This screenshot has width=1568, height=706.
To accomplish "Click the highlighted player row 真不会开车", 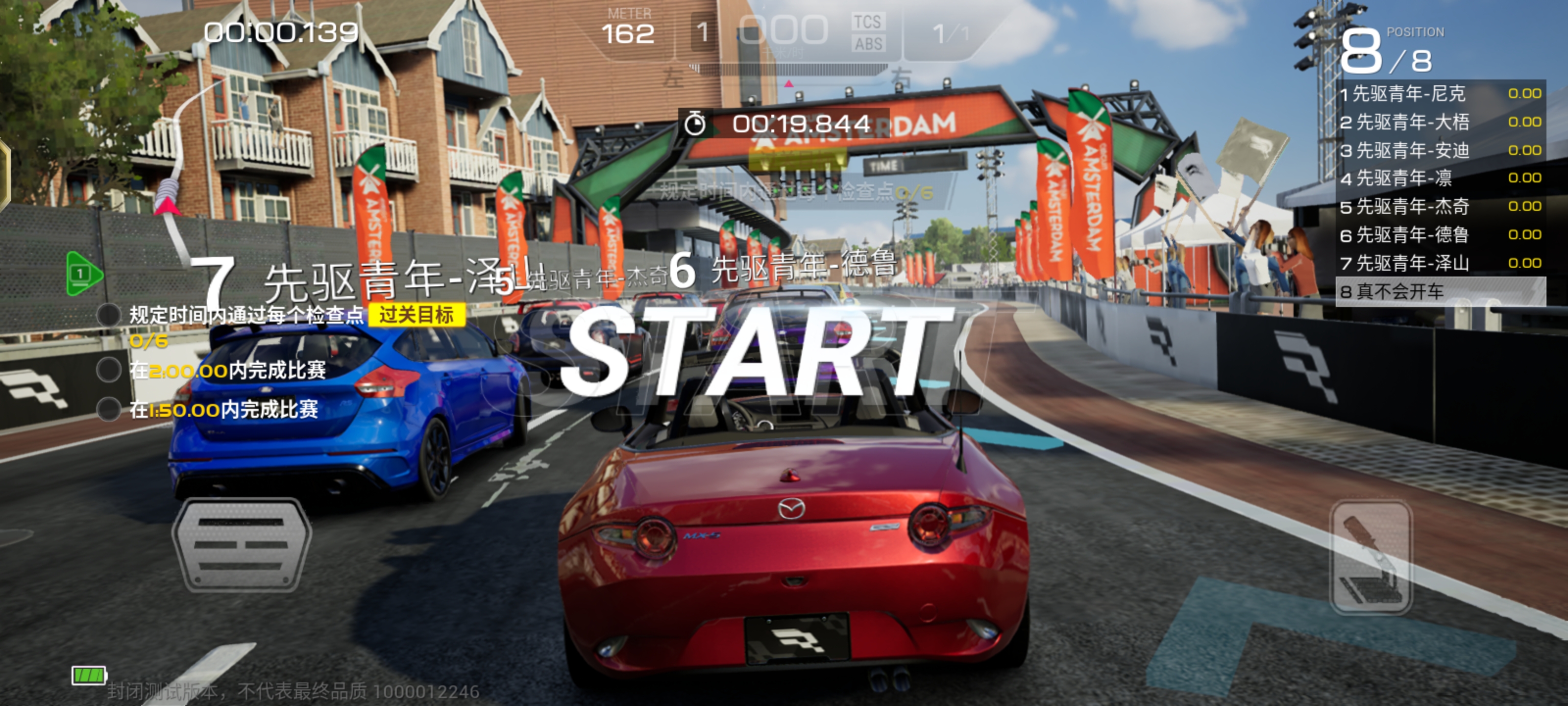I will 1440,292.
